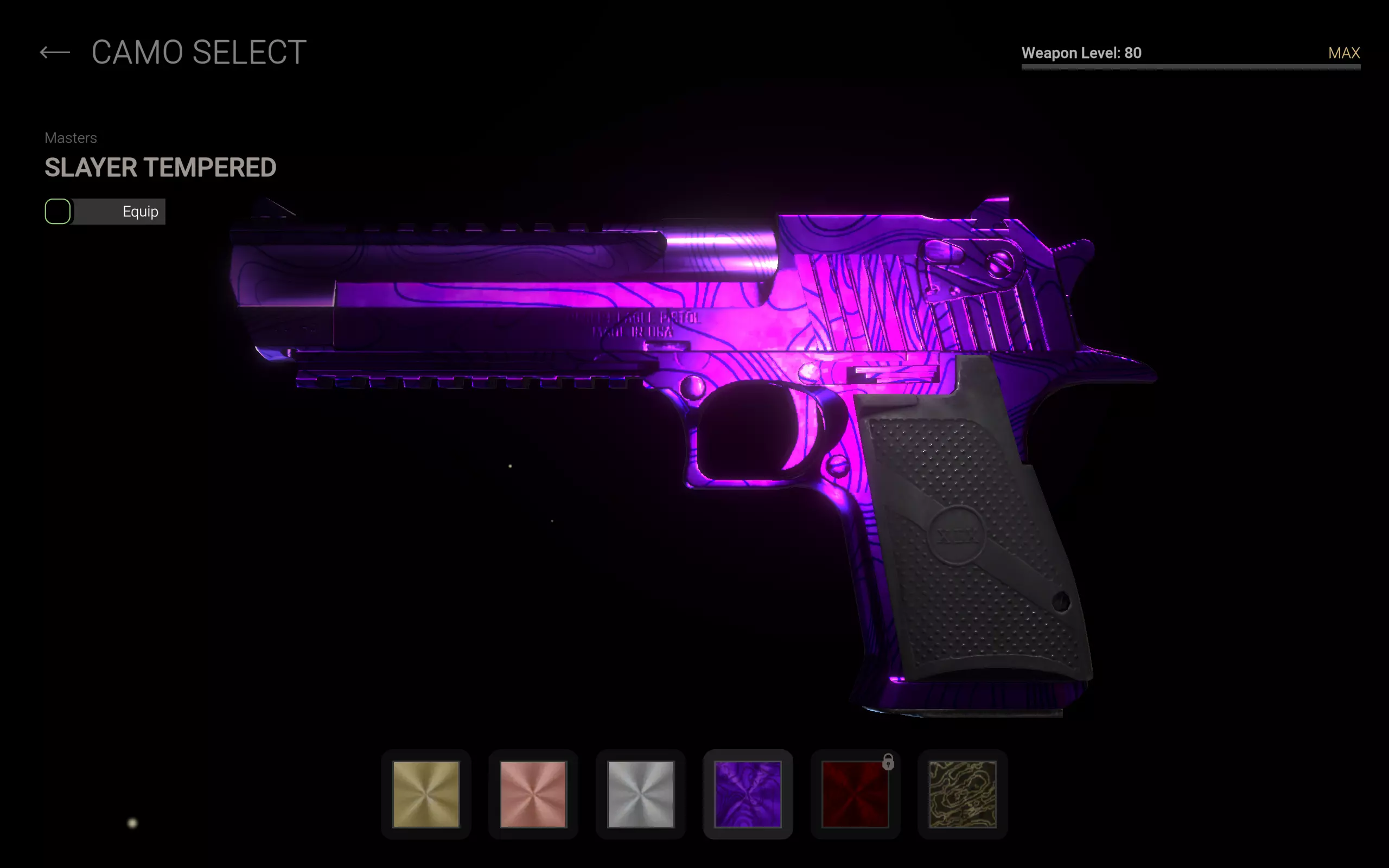Pick the silver platinum camo swatch

(641, 794)
